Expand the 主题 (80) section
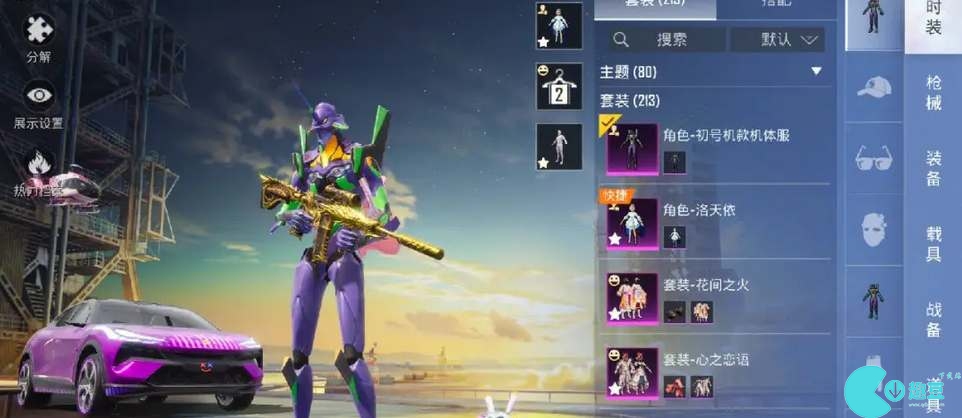 click(x=816, y=72)
